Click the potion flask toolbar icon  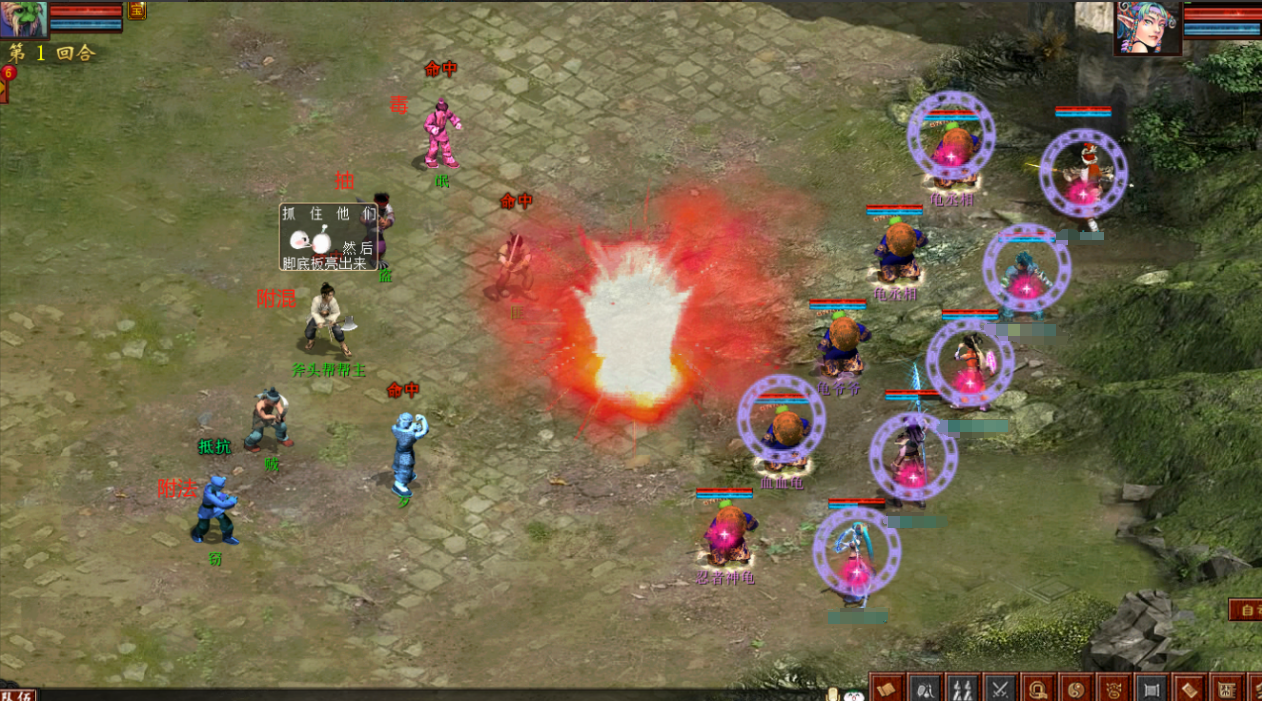pyautogui.click(x=926, y=687)
